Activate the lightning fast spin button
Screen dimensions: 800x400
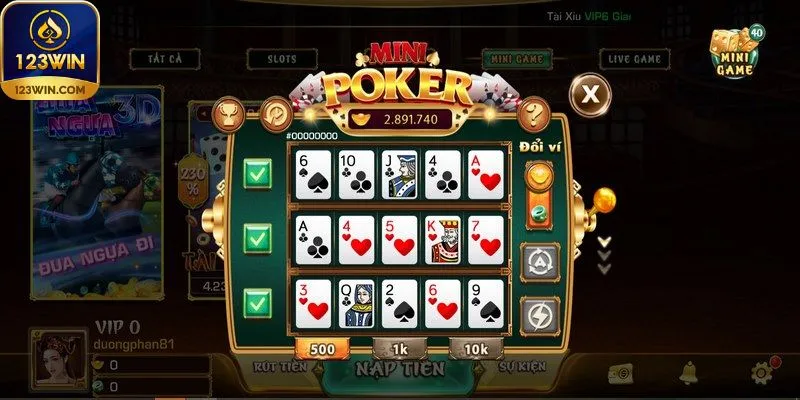click(540, 314)
